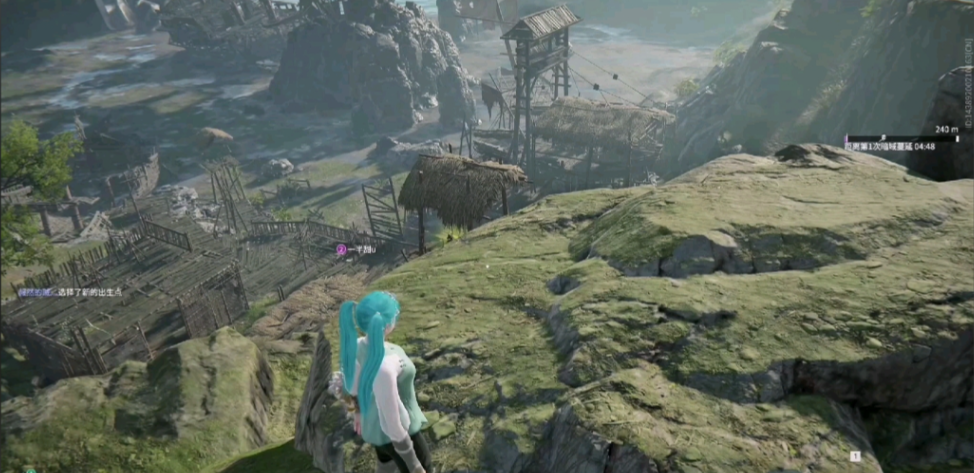Click the purple teammate number 2 marker

[341, 249]
